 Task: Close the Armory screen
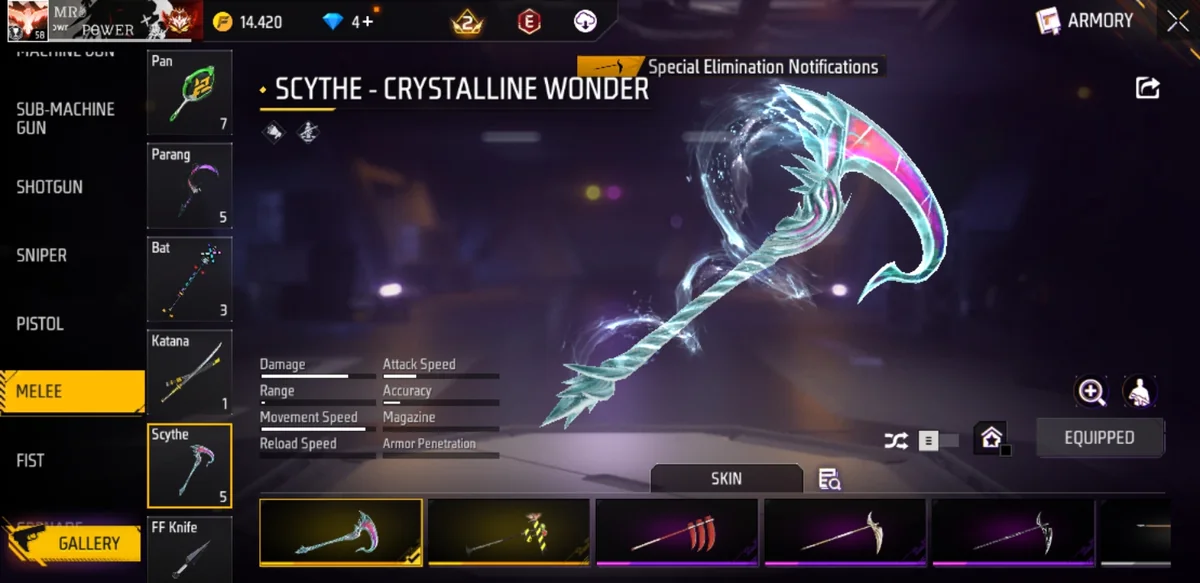1177,21
